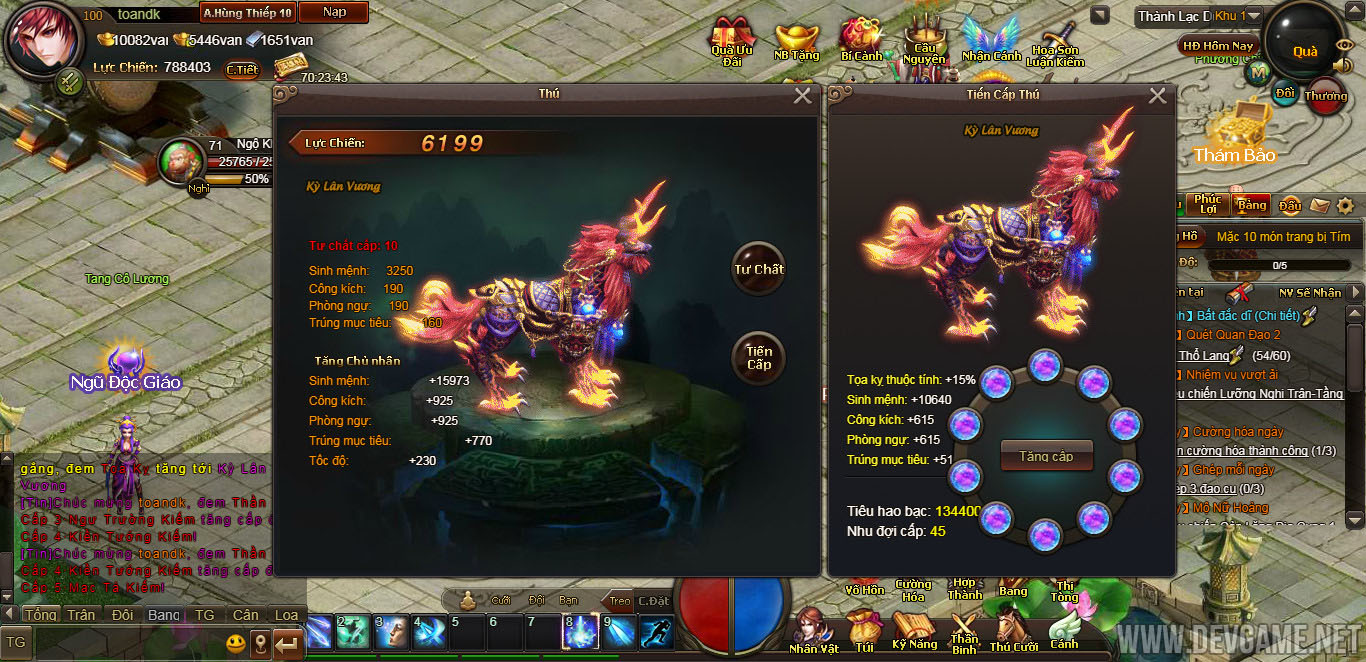This screenshot has height=662, width=1366.
Task: Open Hoa Sơn Luận Kiếm event
Action: (1056, 44)
